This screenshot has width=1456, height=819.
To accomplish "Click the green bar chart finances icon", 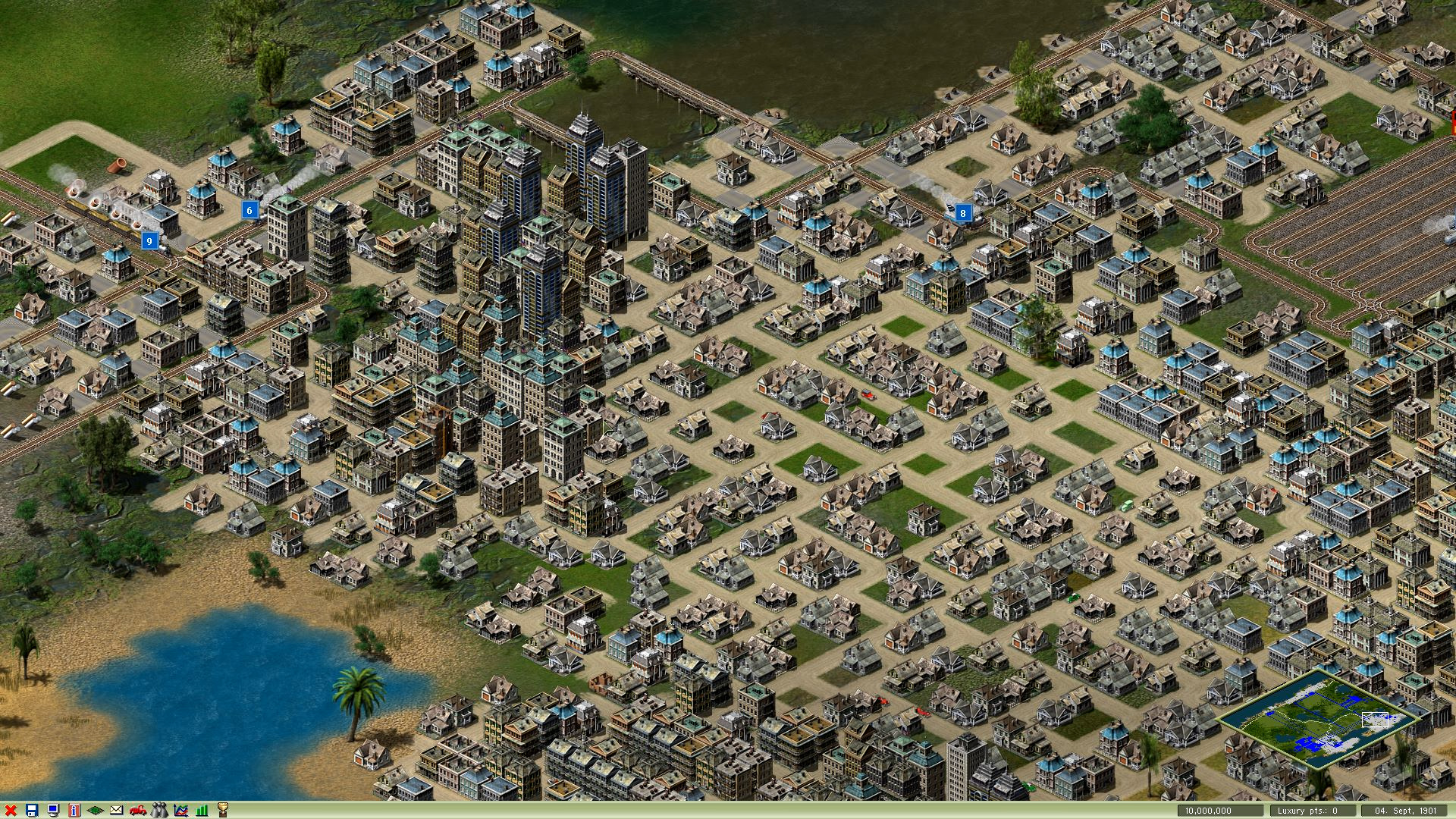I will pyautogui.click(x=200, y=811).
